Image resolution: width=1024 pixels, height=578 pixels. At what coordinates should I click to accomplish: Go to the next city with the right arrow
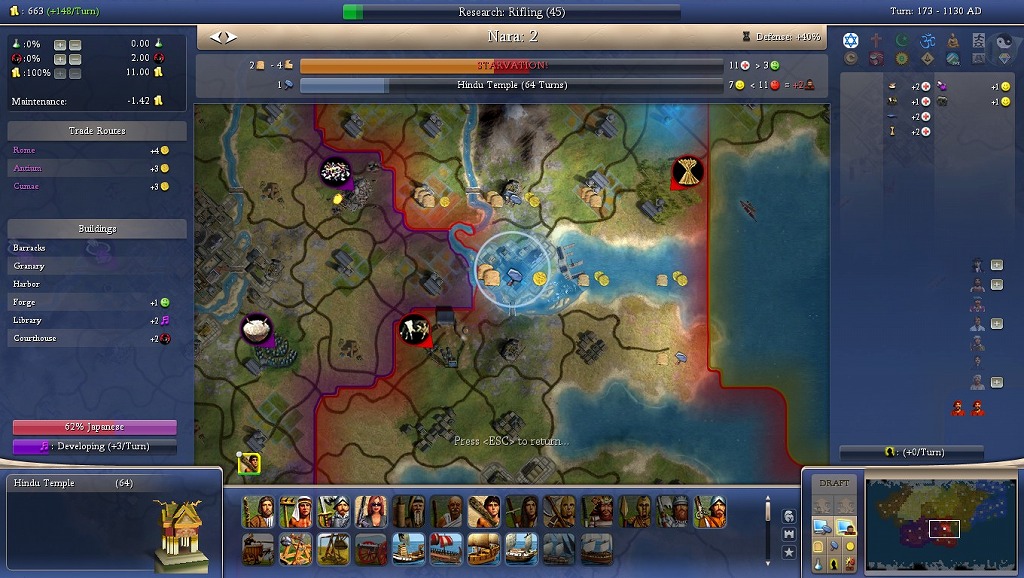pyautogui.click(x=233, y=37)
